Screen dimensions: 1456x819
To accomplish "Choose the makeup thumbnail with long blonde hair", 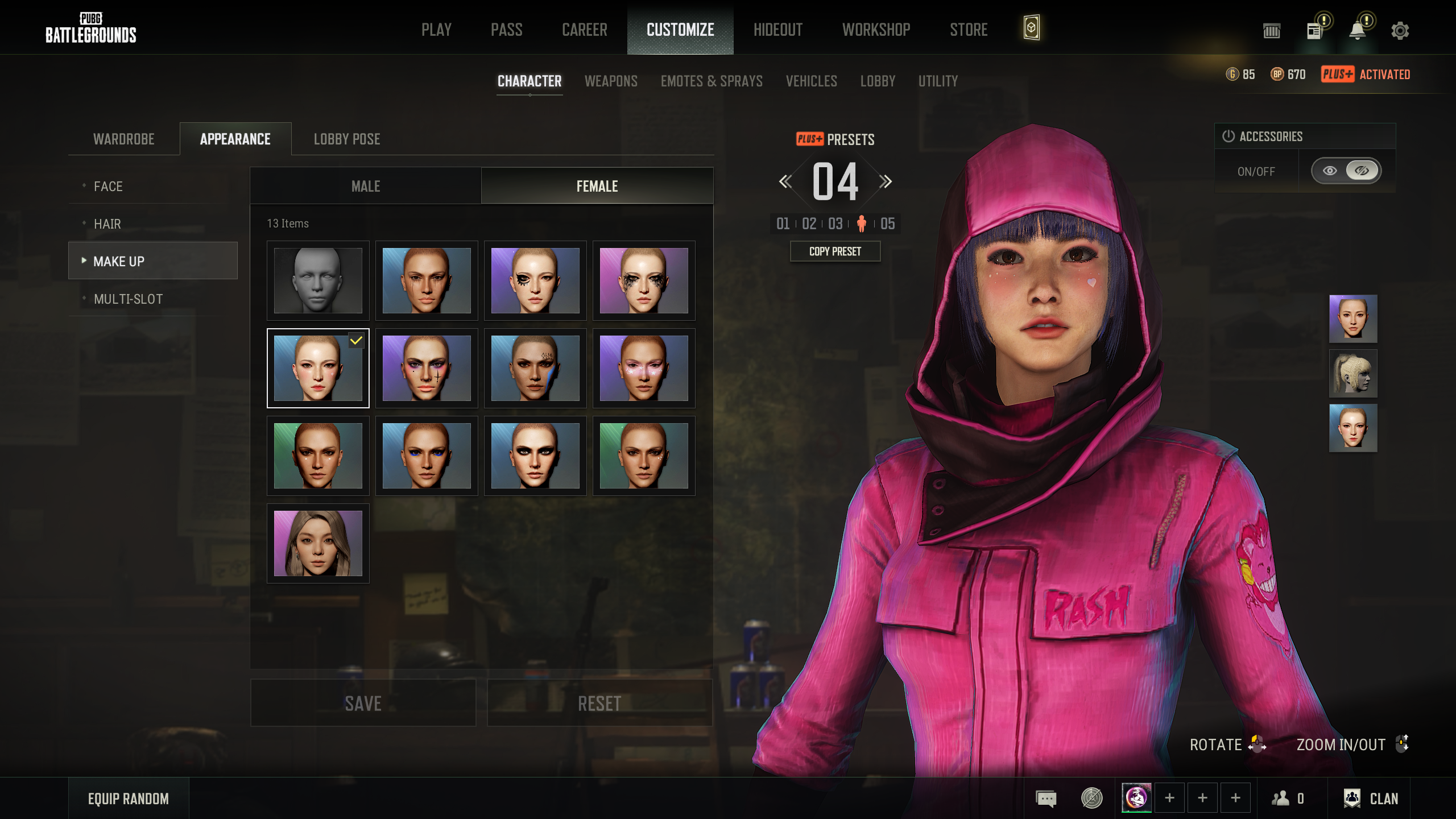I will [318, 543].
